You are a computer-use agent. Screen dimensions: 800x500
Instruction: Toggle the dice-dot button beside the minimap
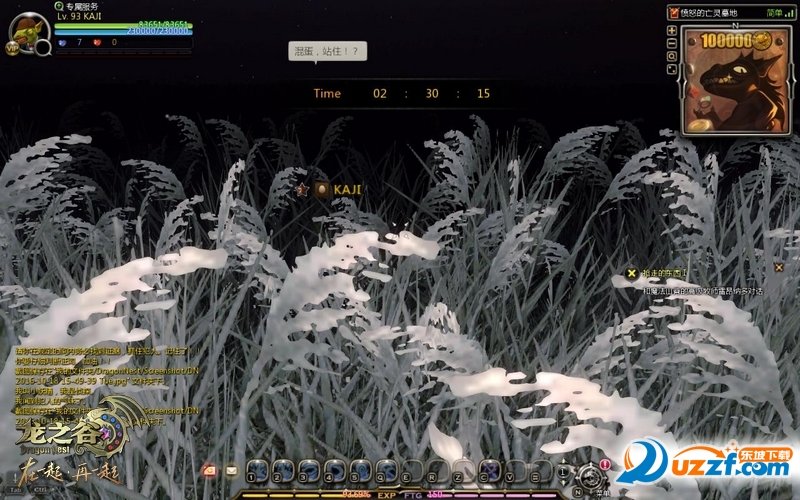click(672, 69)
